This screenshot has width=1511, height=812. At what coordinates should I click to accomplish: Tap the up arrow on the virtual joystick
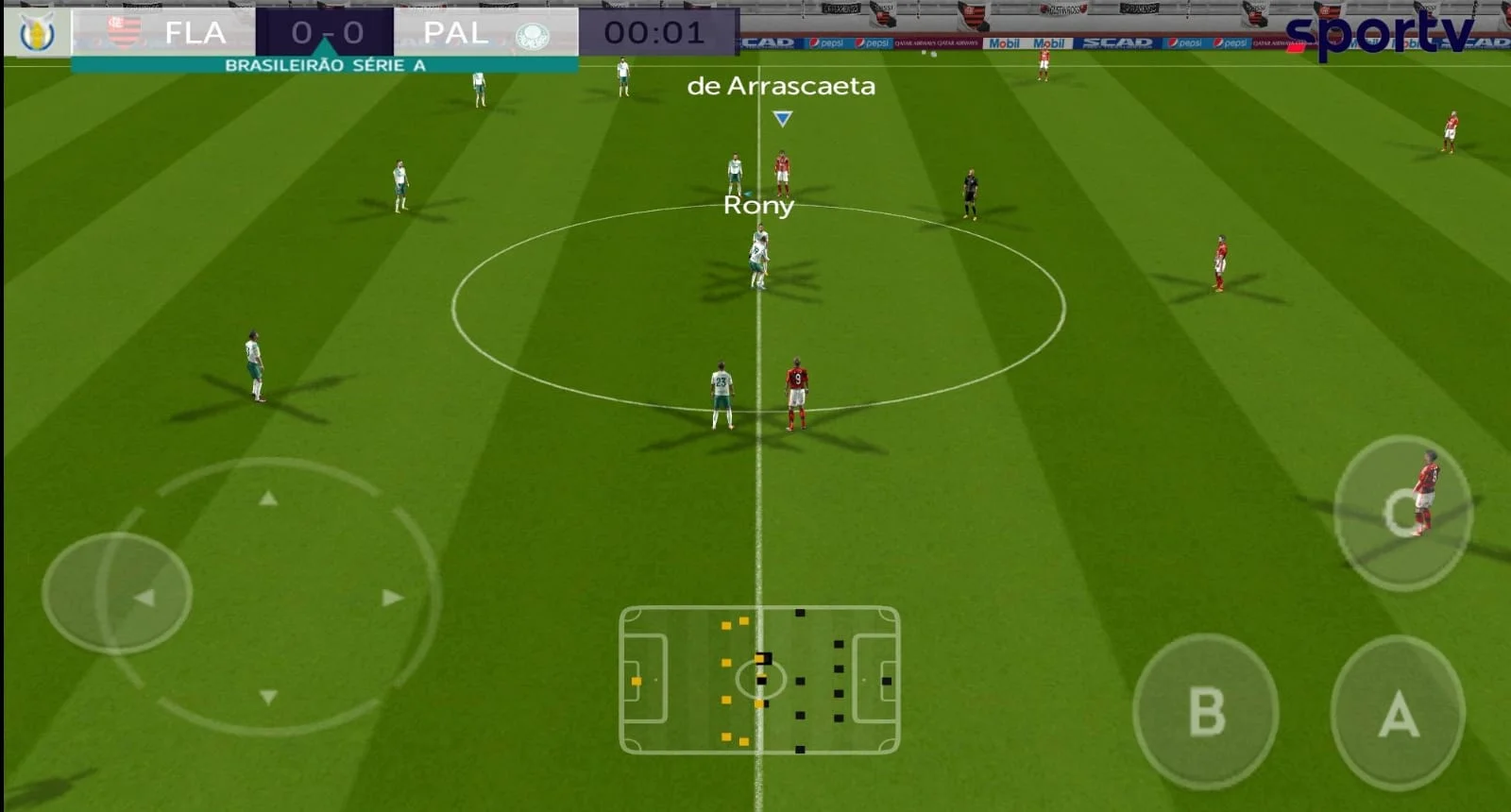268,498
